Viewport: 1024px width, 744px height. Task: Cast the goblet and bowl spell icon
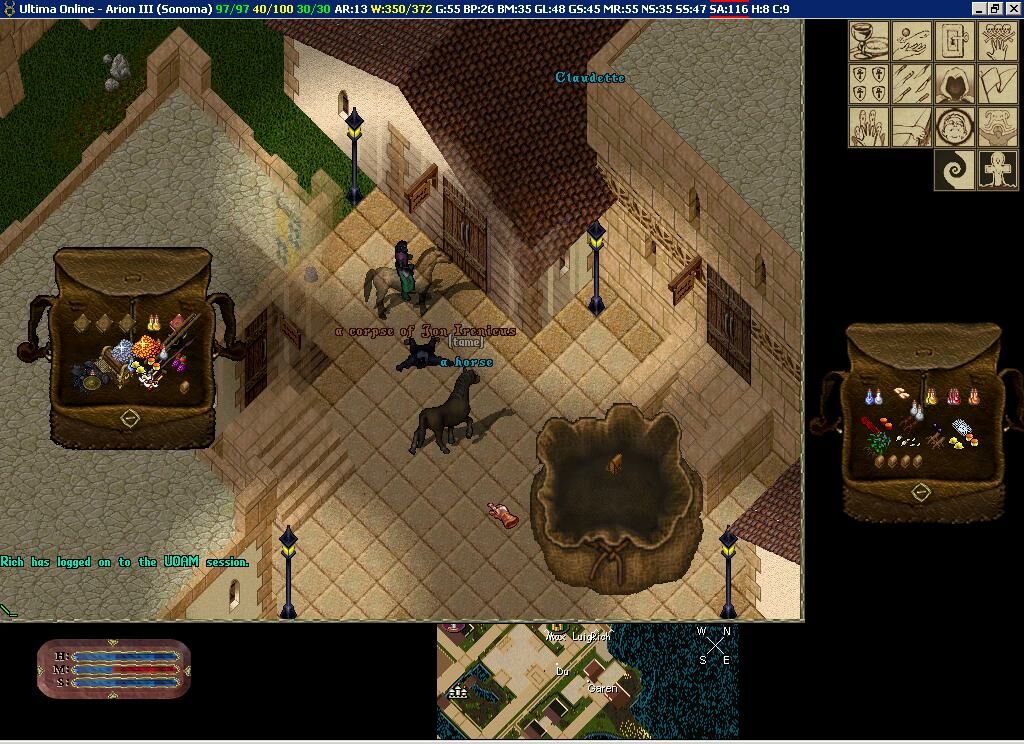click(869, 41)
